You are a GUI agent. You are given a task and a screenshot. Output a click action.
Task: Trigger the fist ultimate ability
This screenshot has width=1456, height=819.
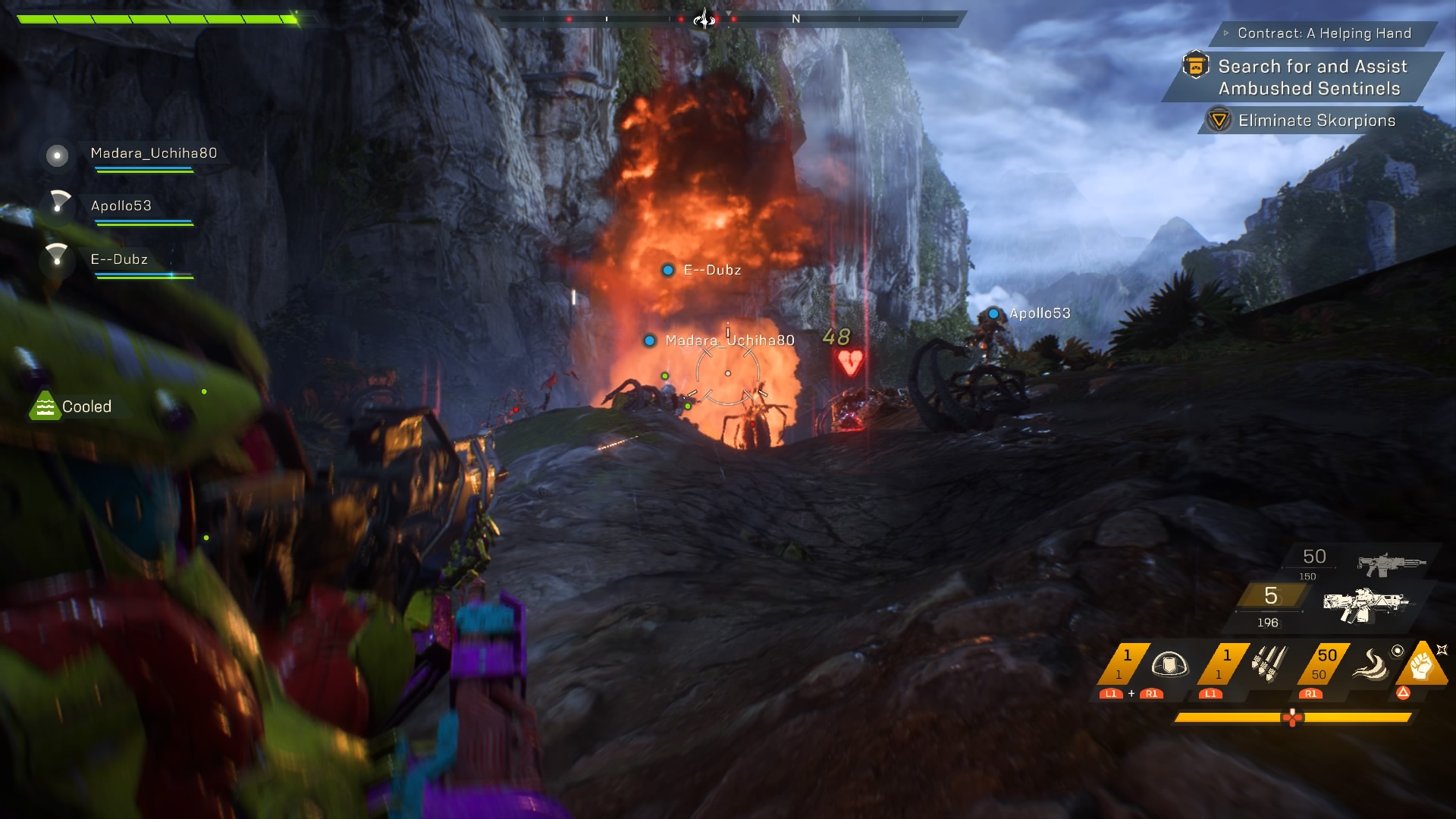pyautogui.click(x=1421, y=664)
